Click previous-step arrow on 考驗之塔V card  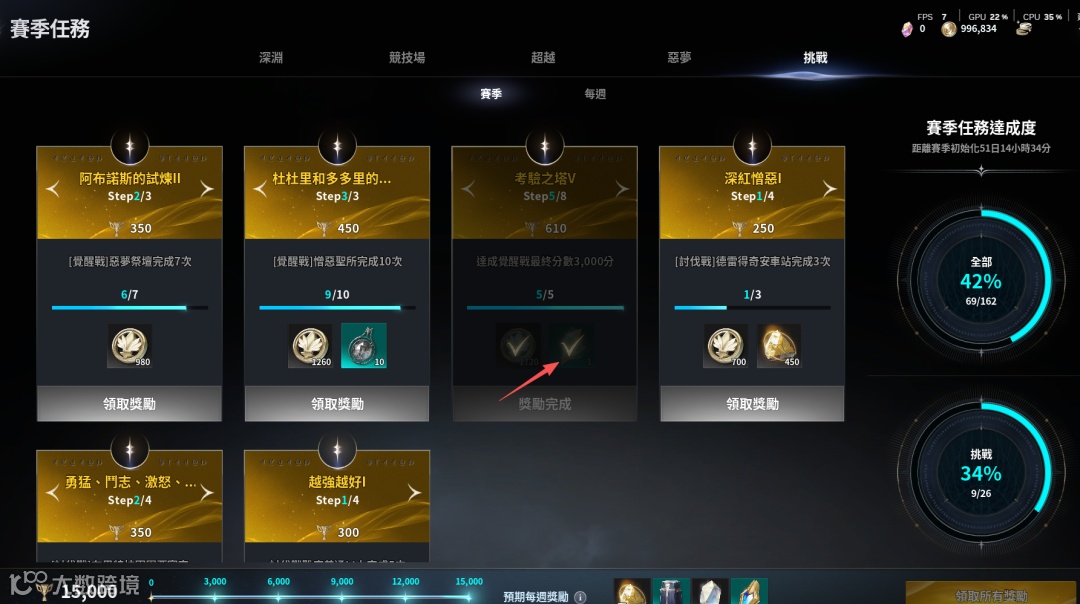tap(467, 188)
